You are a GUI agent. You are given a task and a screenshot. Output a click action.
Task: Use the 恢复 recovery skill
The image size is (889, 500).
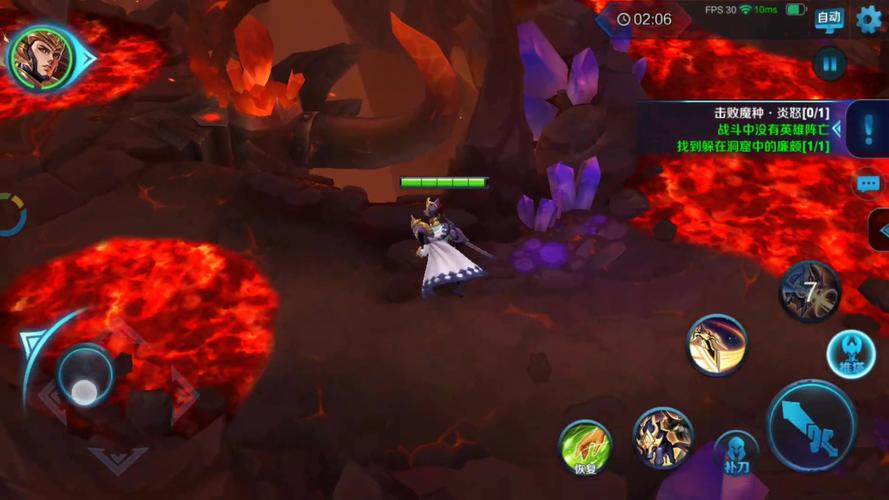click(x=585, y=447)
